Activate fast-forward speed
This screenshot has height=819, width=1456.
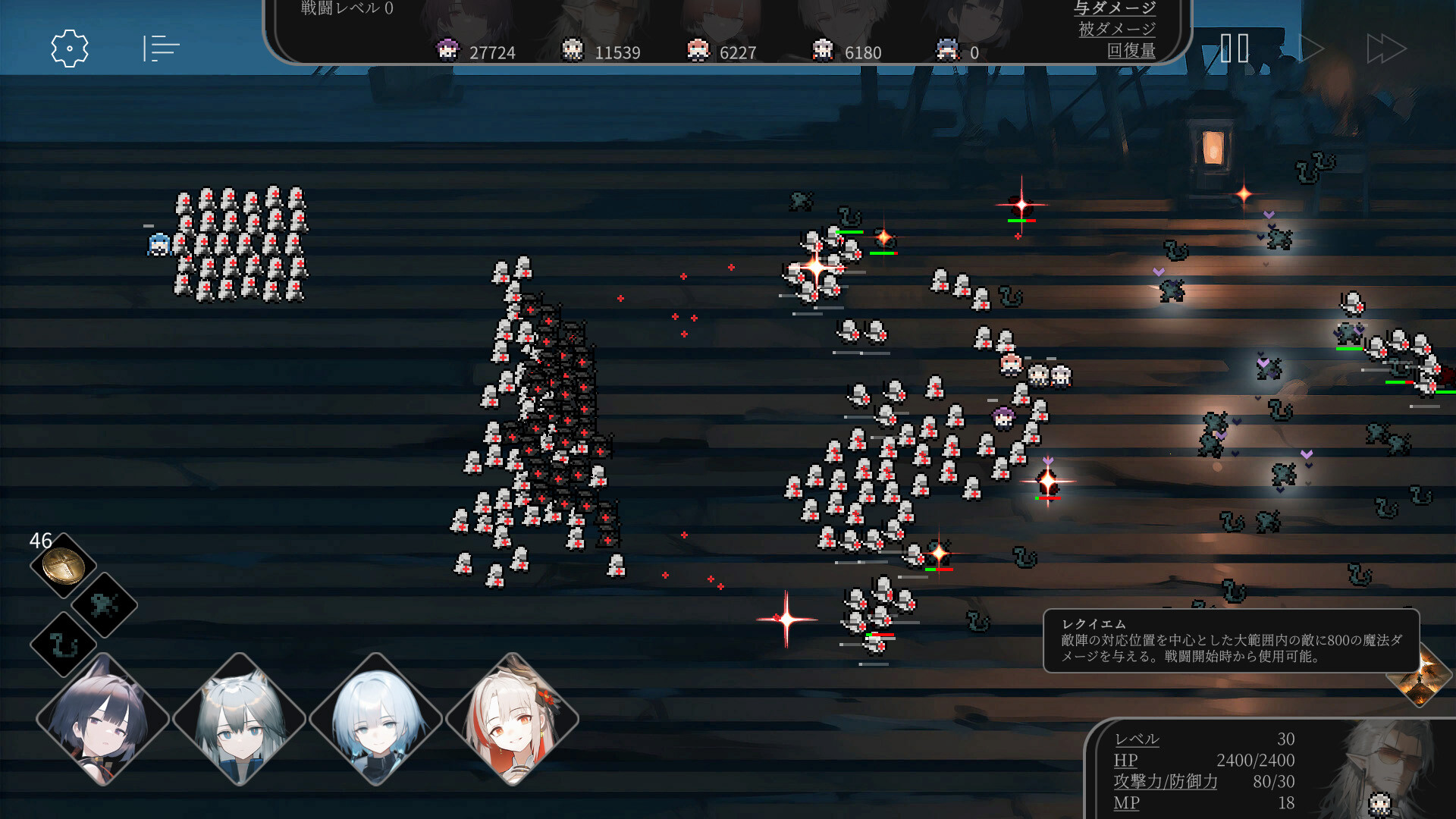1387,48
